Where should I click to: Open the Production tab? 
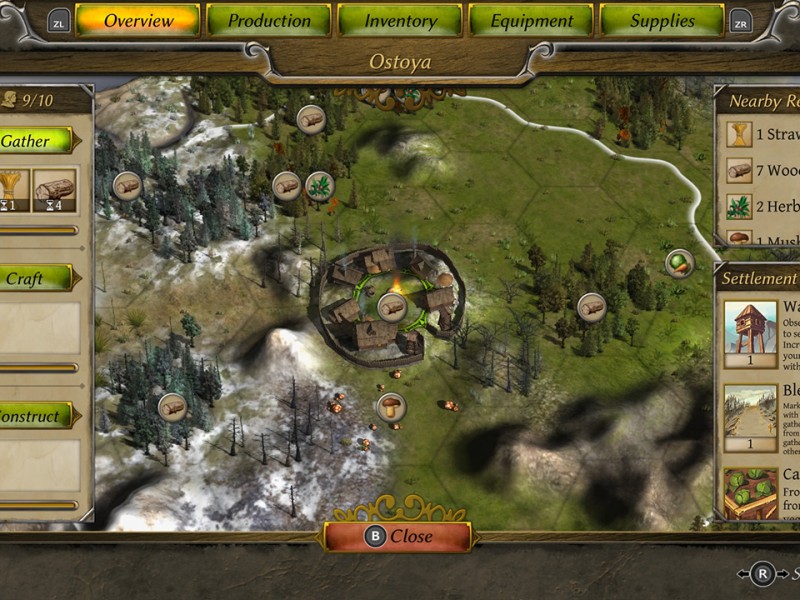point(269,20)
